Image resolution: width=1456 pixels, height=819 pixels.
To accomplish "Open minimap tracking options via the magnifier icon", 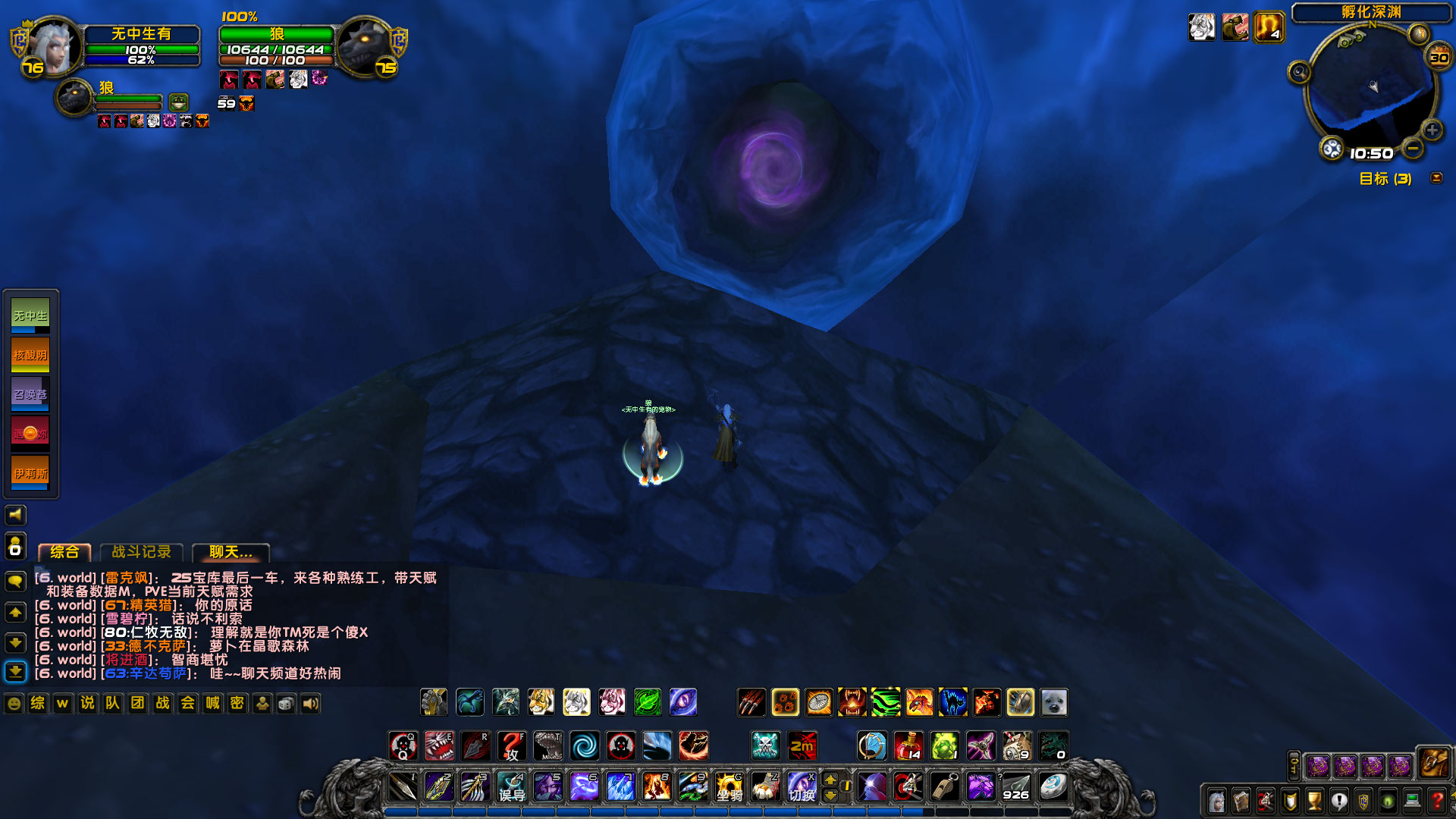I will 1299,71.
